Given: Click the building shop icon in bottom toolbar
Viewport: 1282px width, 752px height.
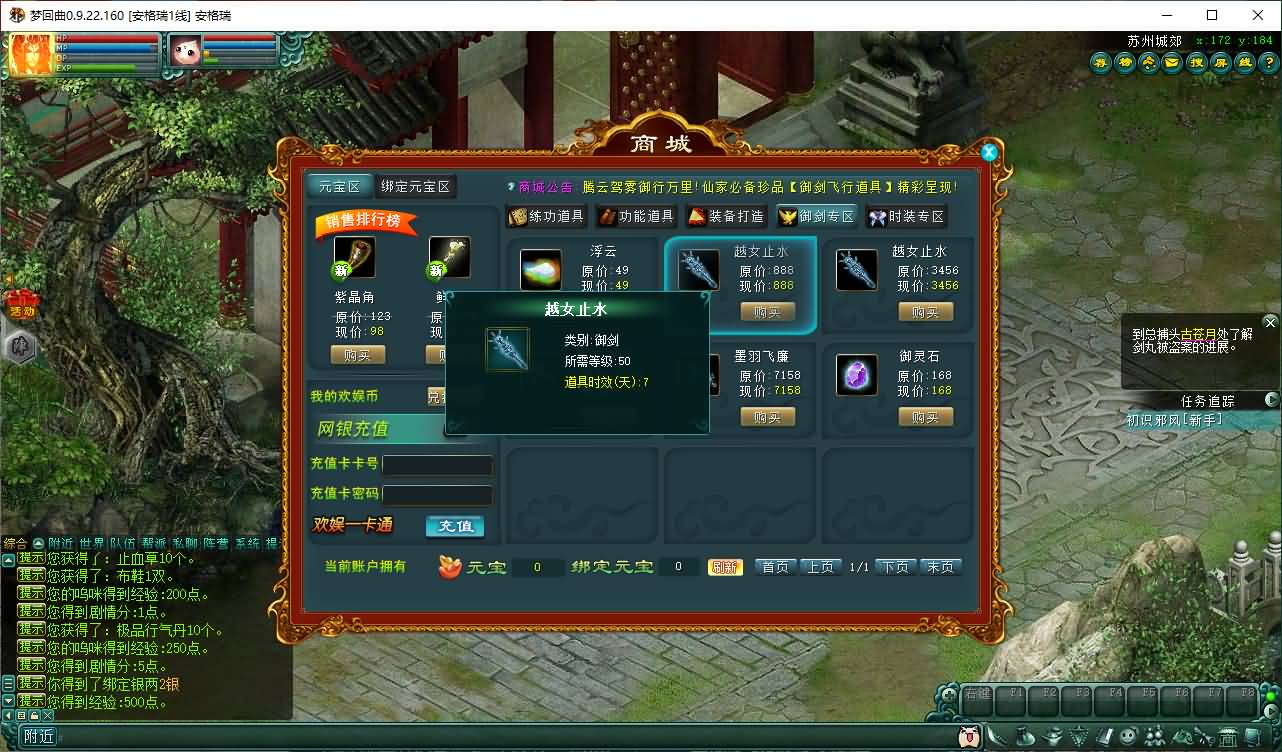Looking at the screenshot, I should coord(1228,737).
